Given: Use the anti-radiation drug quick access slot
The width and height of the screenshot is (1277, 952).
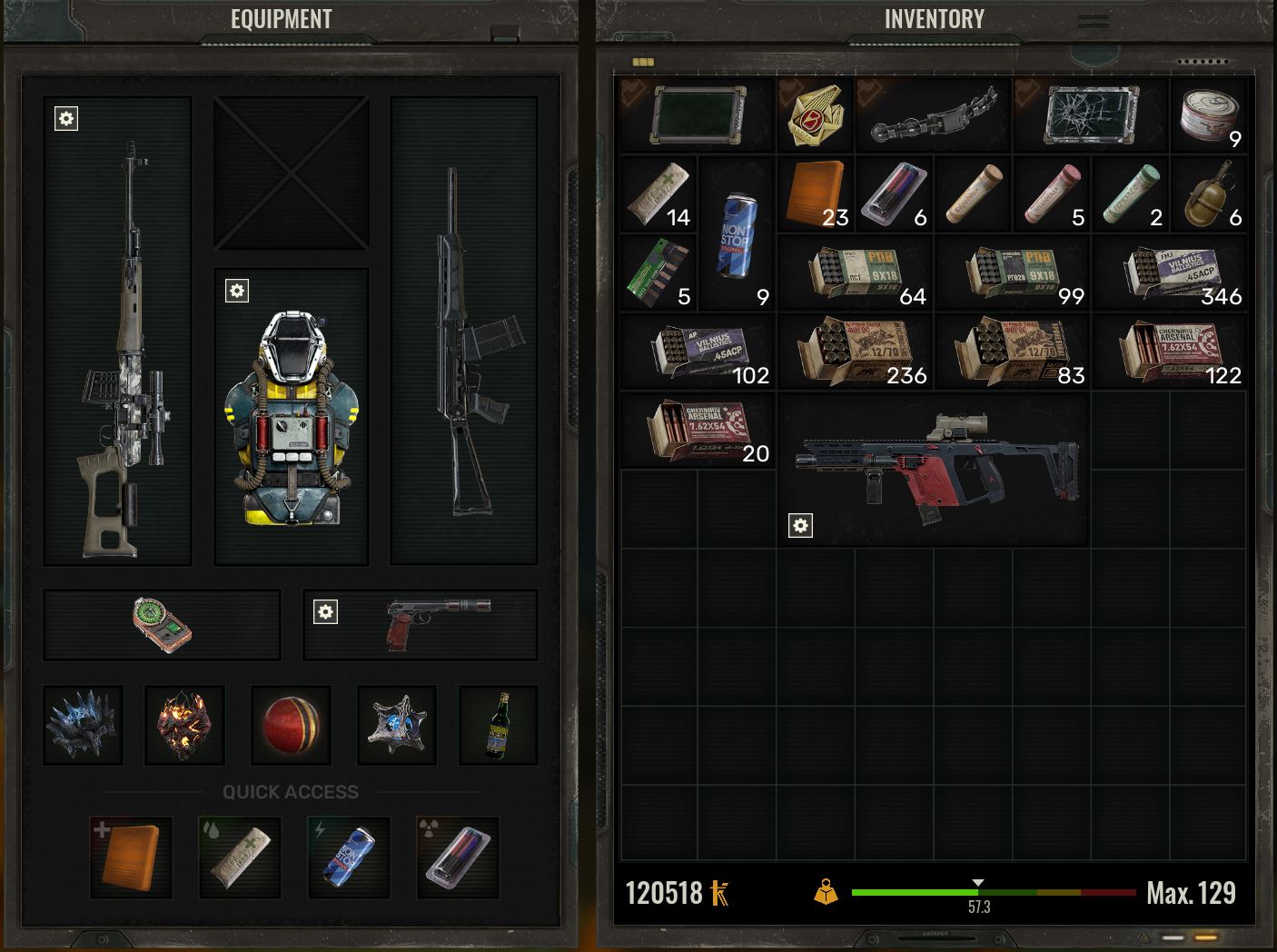Looking at the screenshot, I should pos(458,857).
